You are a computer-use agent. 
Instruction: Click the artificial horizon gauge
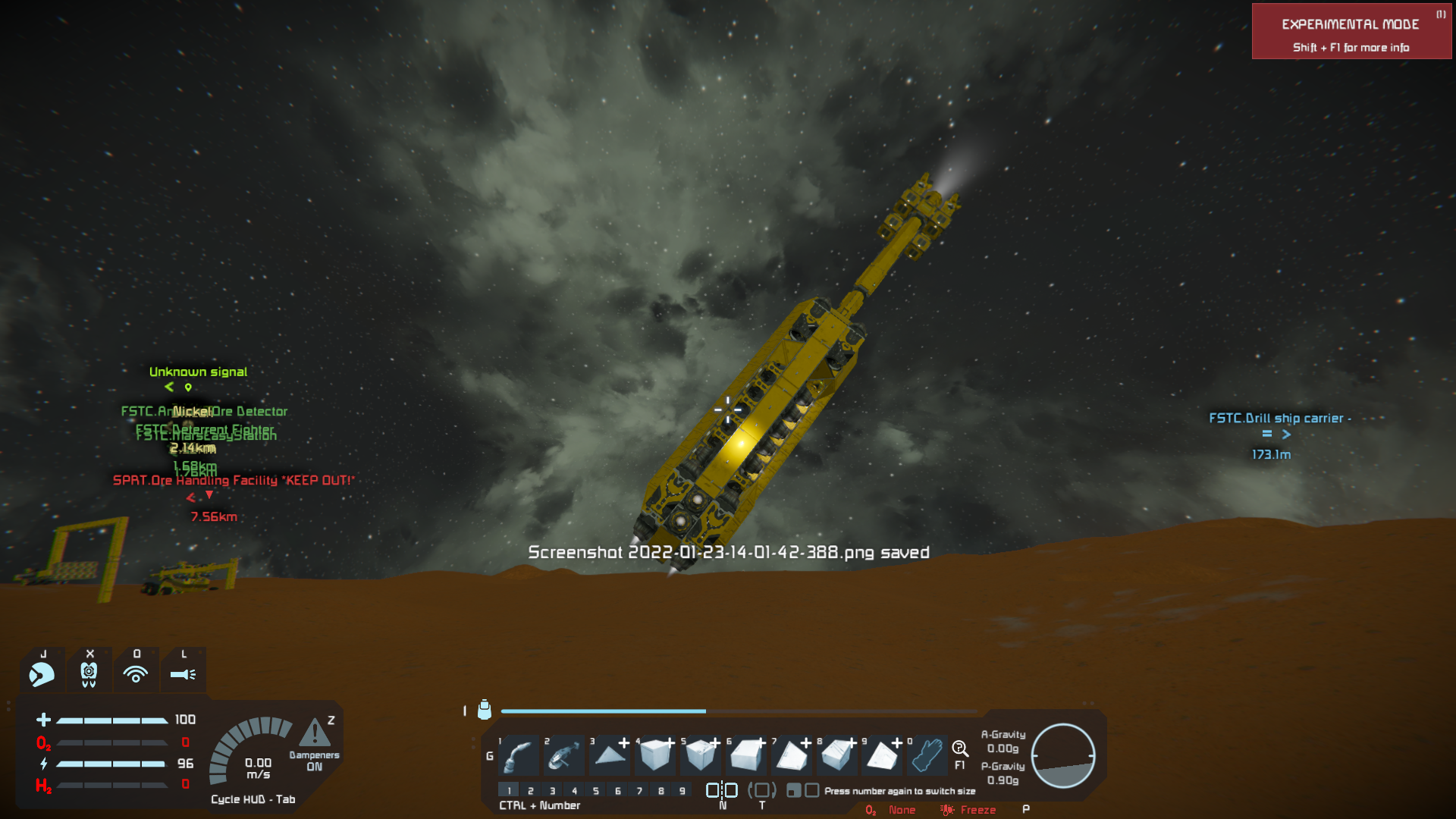(1063, 755)
